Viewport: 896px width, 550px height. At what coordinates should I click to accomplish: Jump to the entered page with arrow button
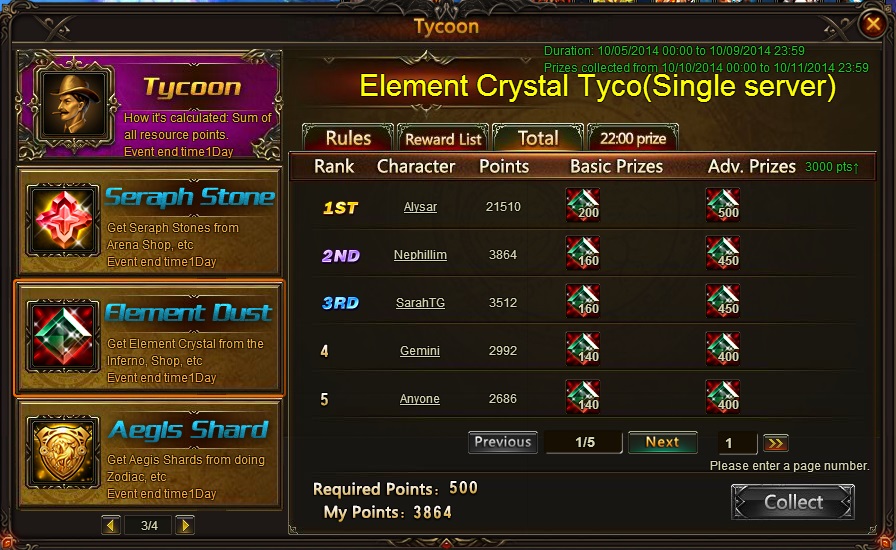tap(775, 443)
